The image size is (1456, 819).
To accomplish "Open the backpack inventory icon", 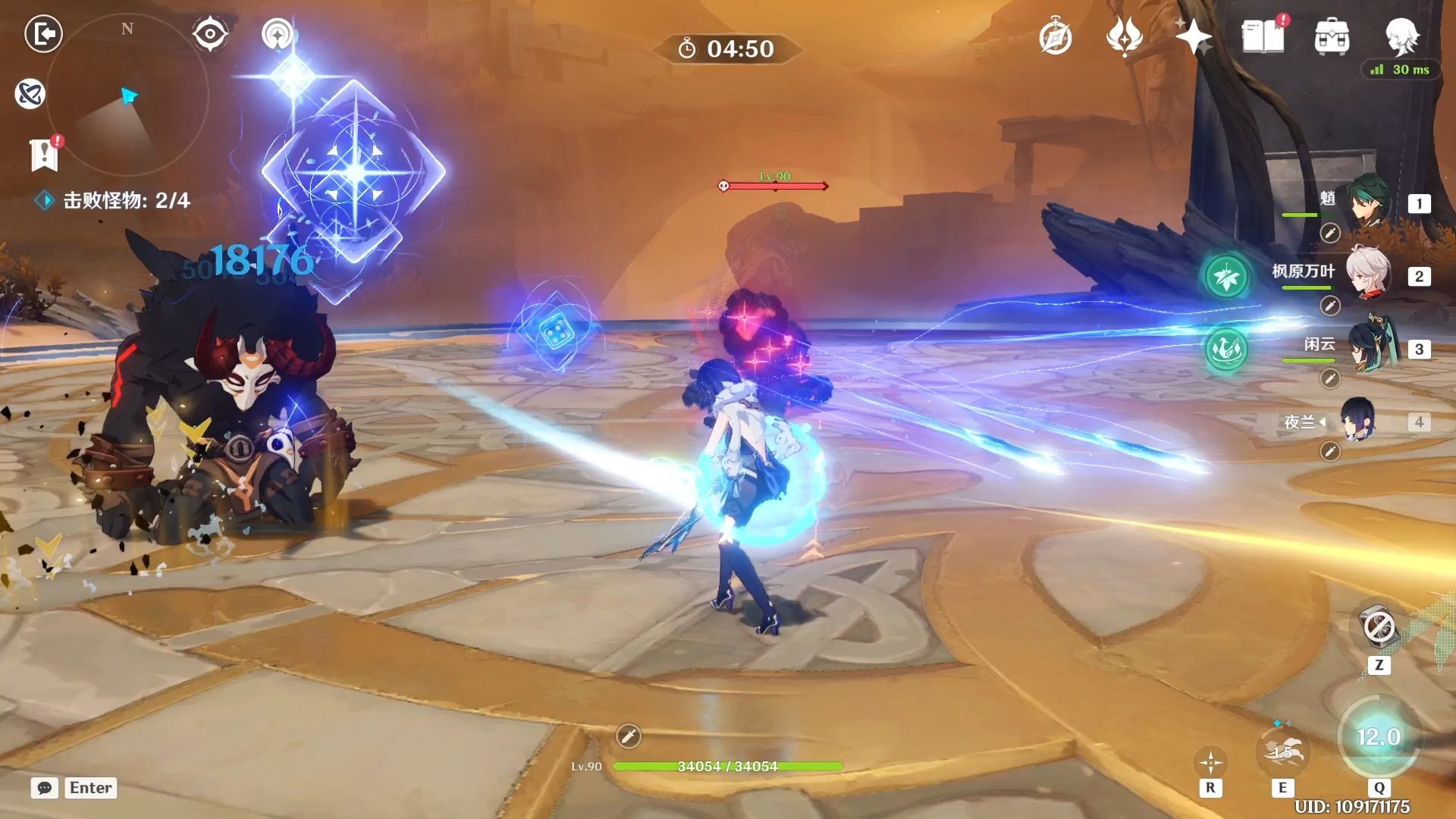I will [x=1332, y=36].
